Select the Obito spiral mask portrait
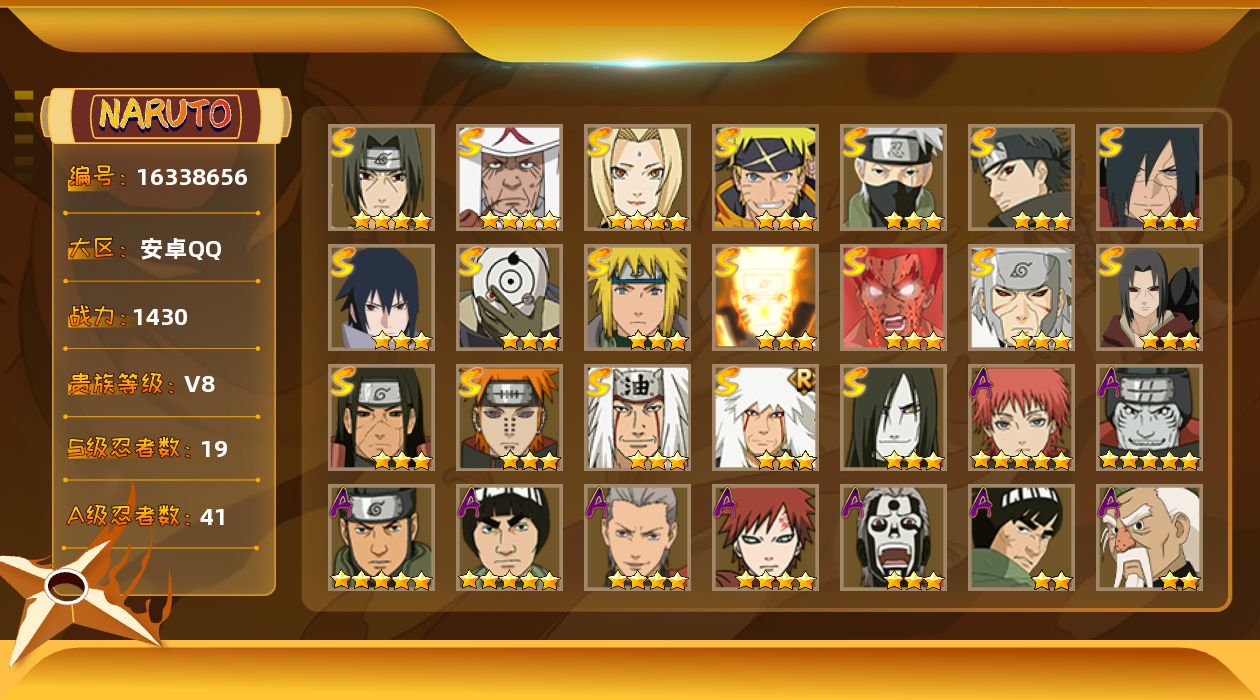Image resolution: width=1260 pixels, height=700 pixels. (509, 298)
